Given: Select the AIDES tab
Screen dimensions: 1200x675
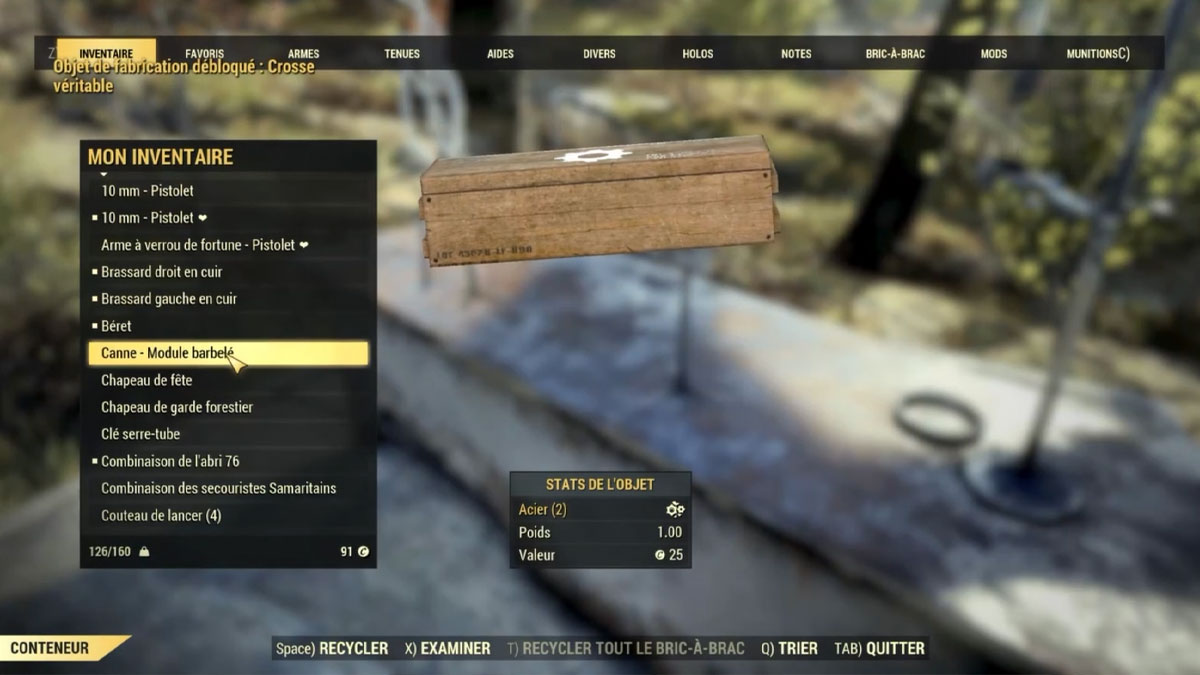Looking at the screenshot, I should (x=500, y=54).
